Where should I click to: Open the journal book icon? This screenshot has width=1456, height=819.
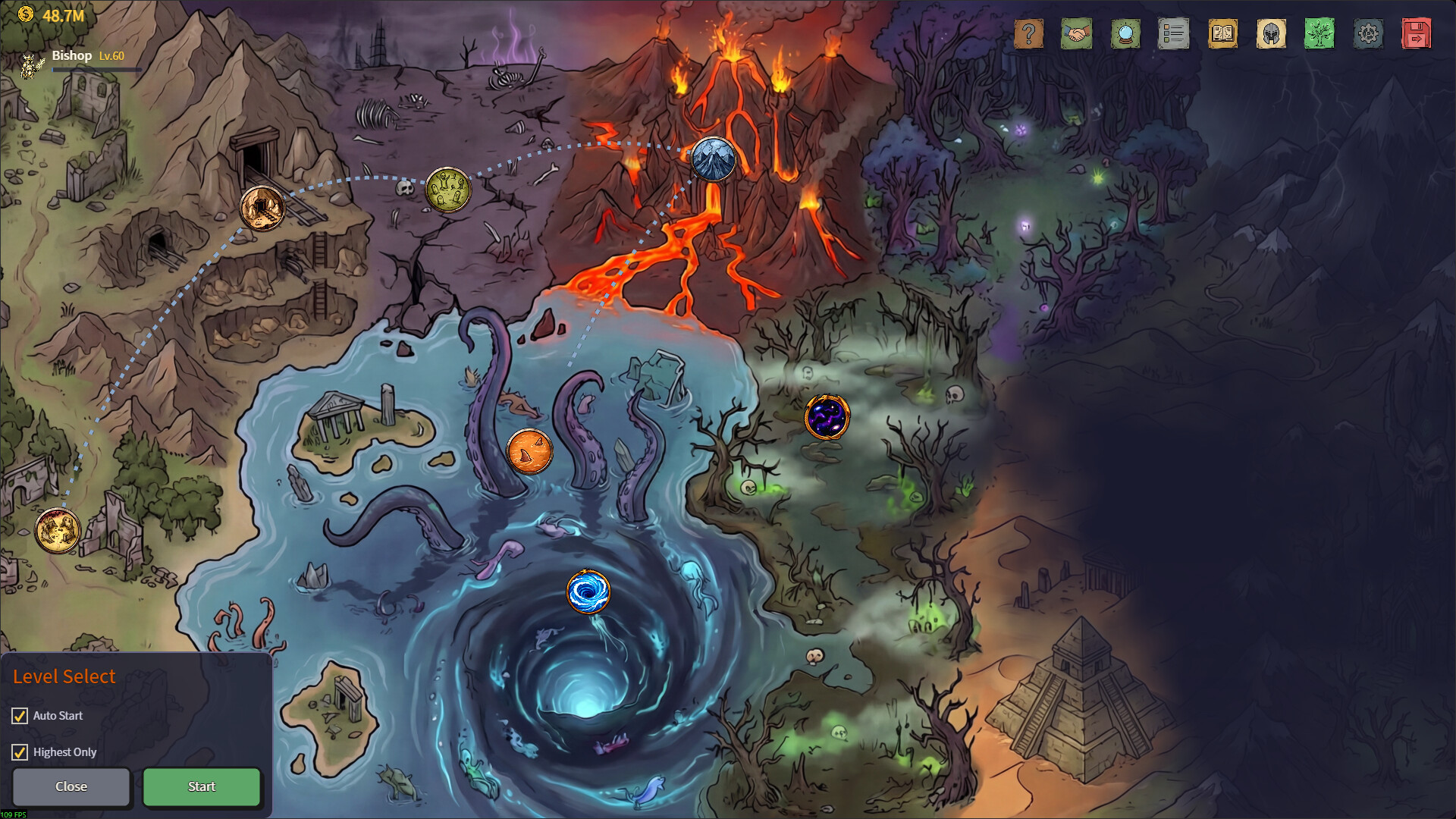[x=1222, y=33]
